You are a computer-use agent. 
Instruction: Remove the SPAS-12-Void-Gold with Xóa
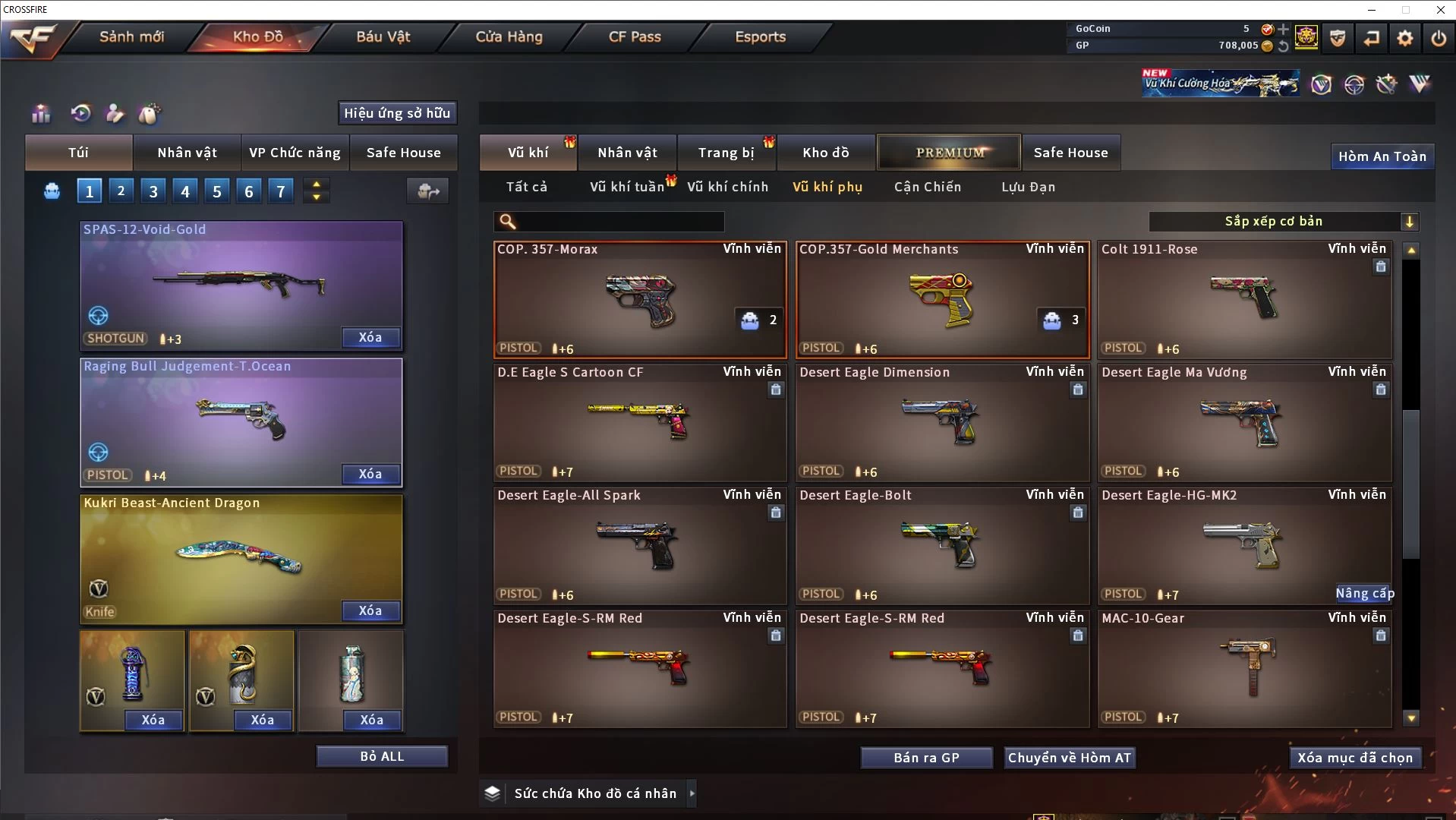click(x=370, y=337)
